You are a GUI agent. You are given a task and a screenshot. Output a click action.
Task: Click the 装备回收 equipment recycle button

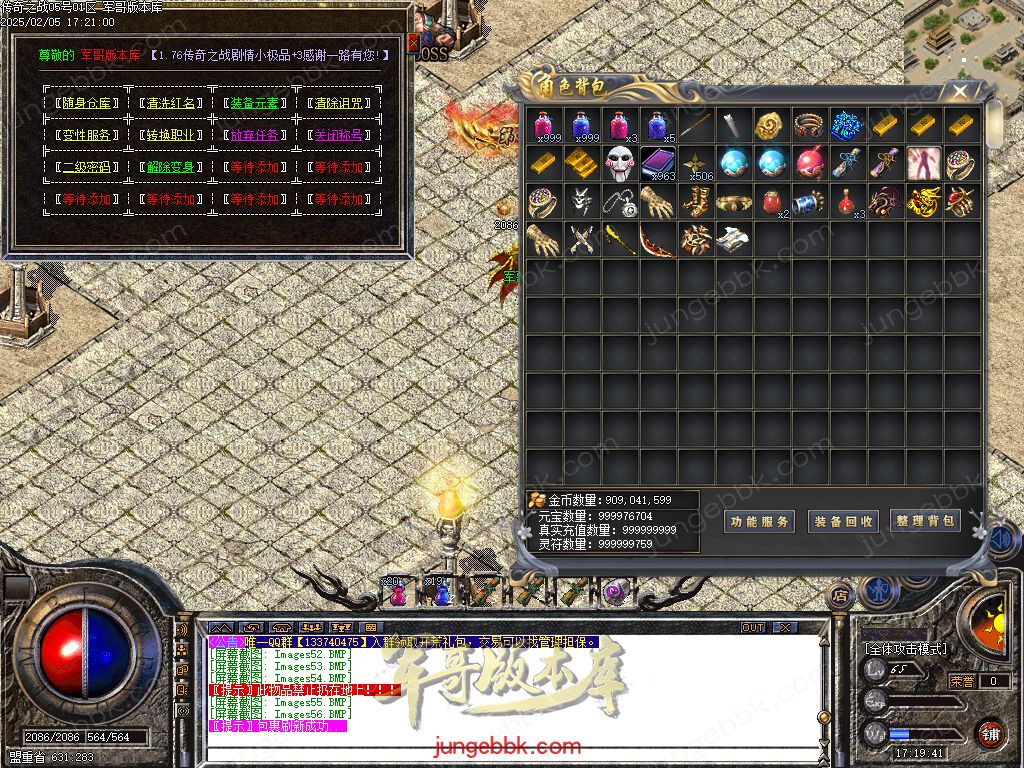(x=843, y=521)
